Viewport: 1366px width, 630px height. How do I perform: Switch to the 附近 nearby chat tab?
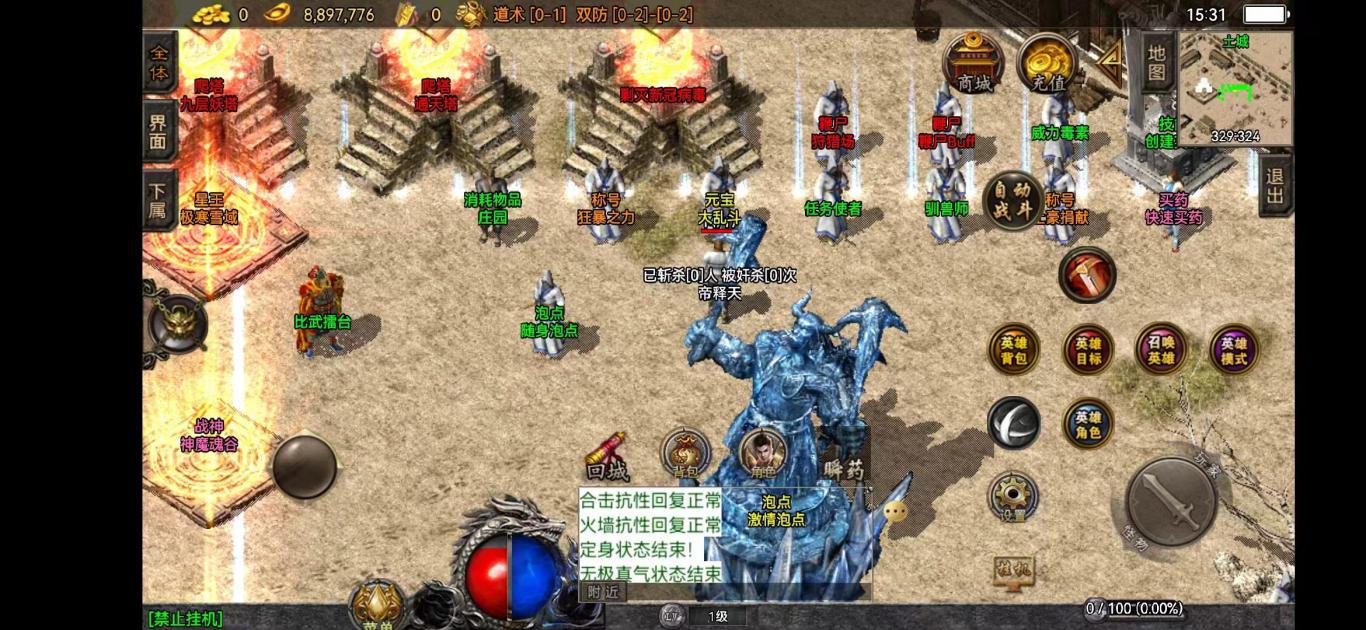tap(602, 591)
